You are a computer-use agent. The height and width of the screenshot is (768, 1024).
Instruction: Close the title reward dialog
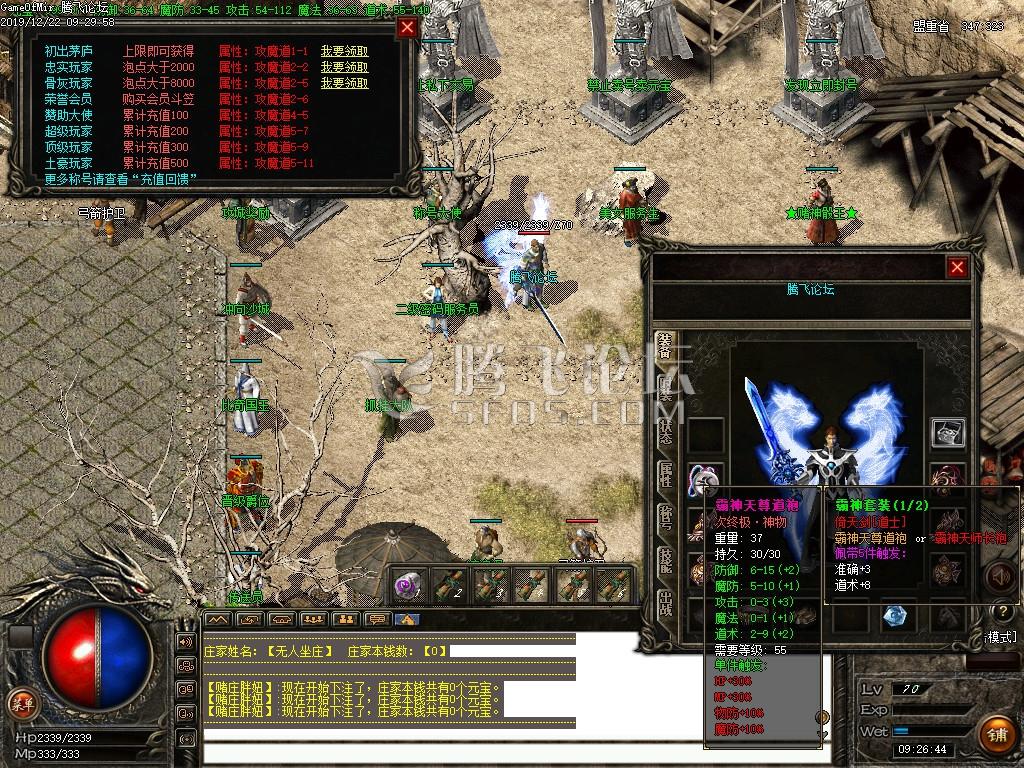[x=407, y=28]
